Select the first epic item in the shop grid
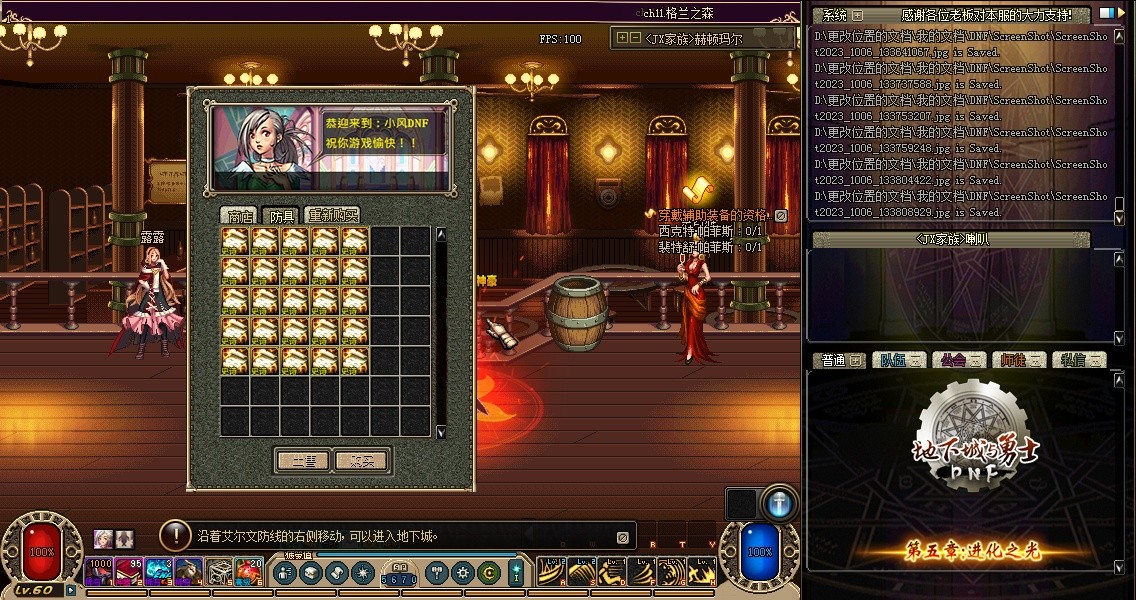This screenshot has height=600, width=1136. (x=235, y=240)
